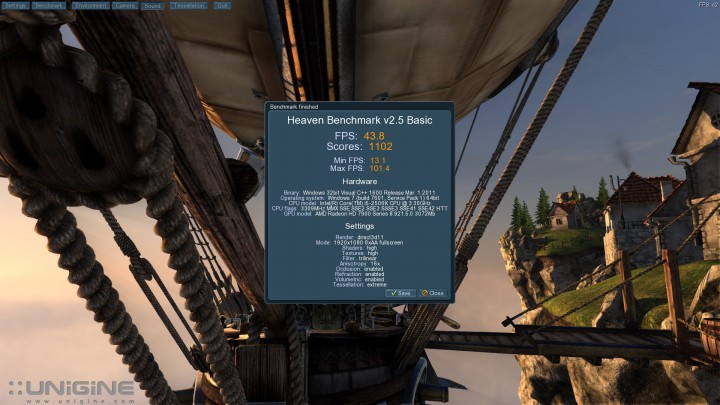The width and height of the screenshot is (720, 405).
Task: Toggle the Sound option
Action: click(152, 5)
